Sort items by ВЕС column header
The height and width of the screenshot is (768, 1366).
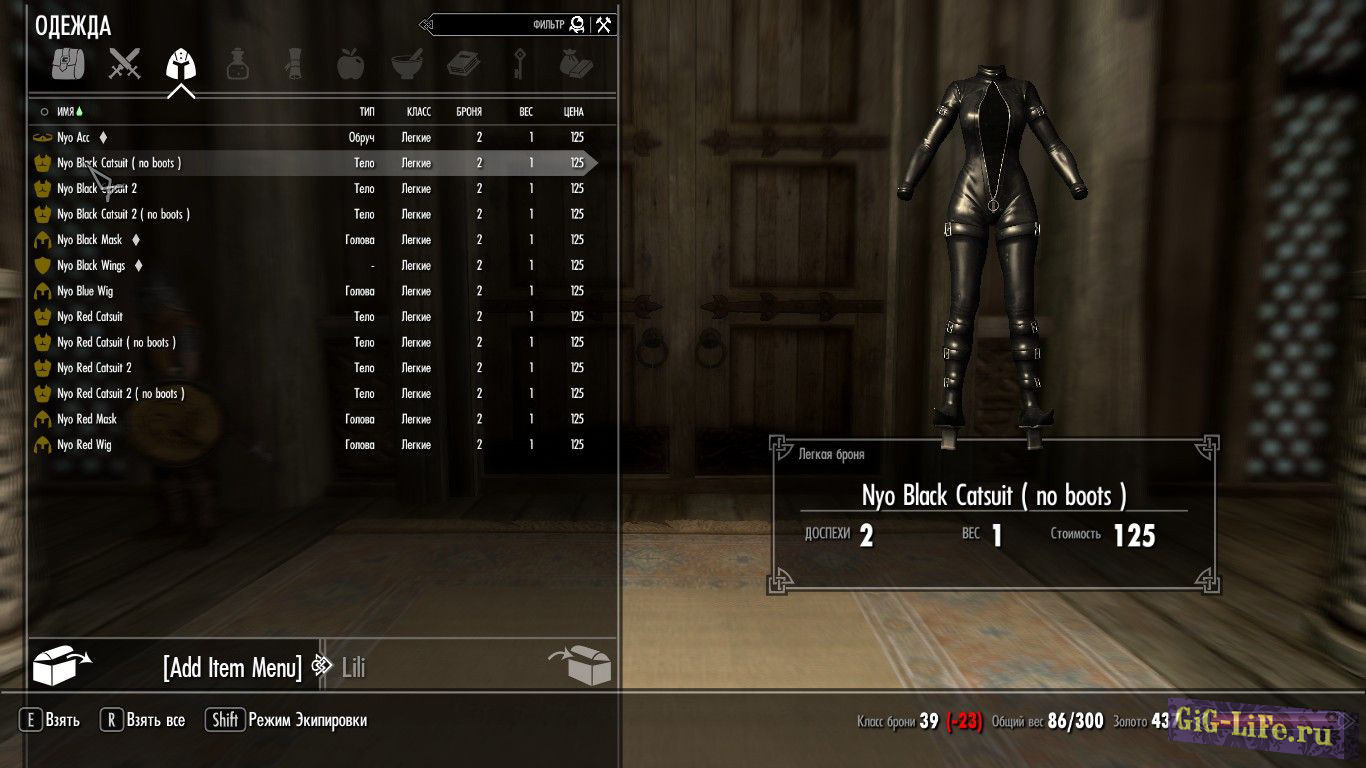[526, 112]
